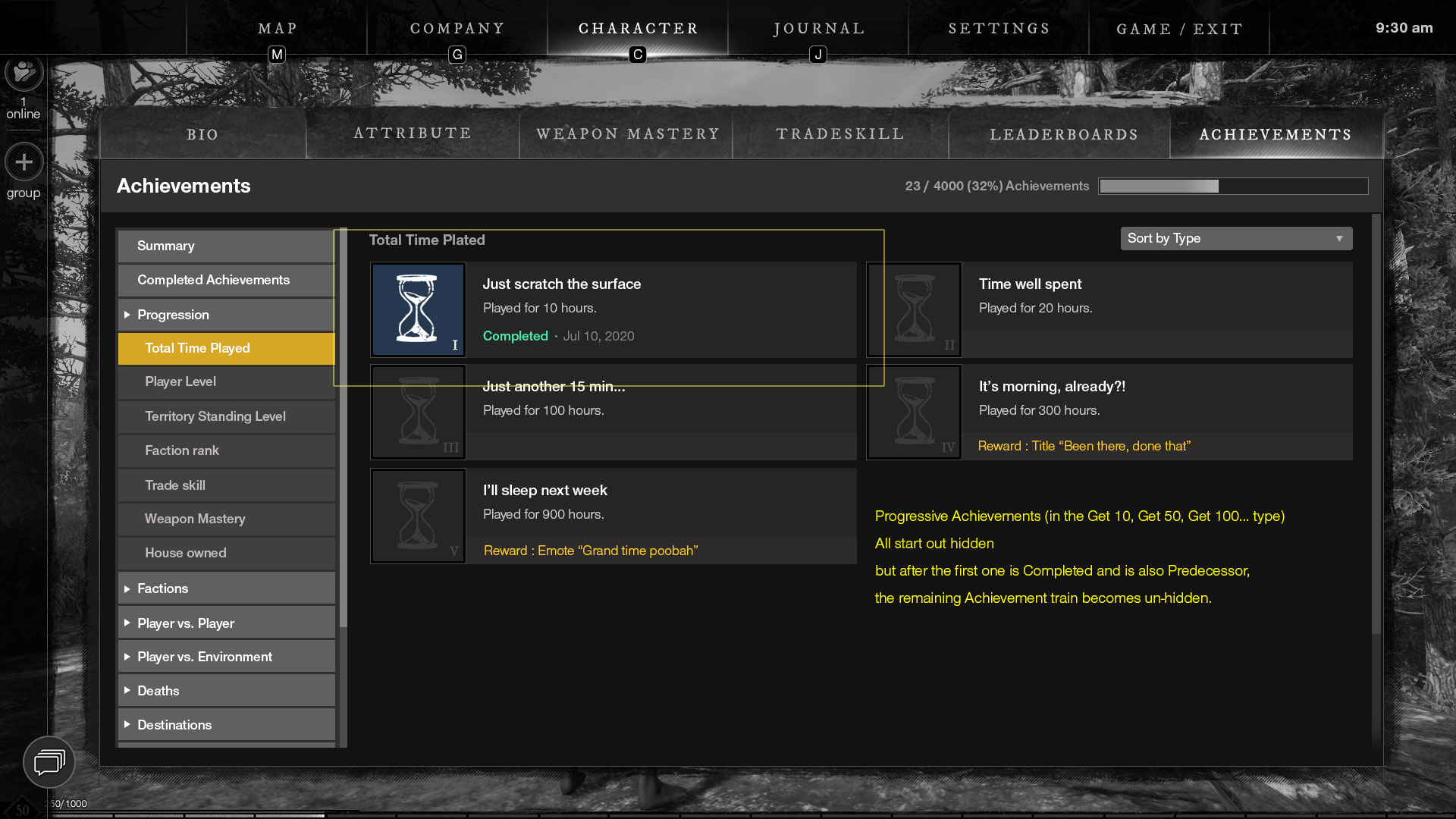Expand Player vs. Environment category
The width and height of the screenshot is (1456, 819).
click(226, 657)
